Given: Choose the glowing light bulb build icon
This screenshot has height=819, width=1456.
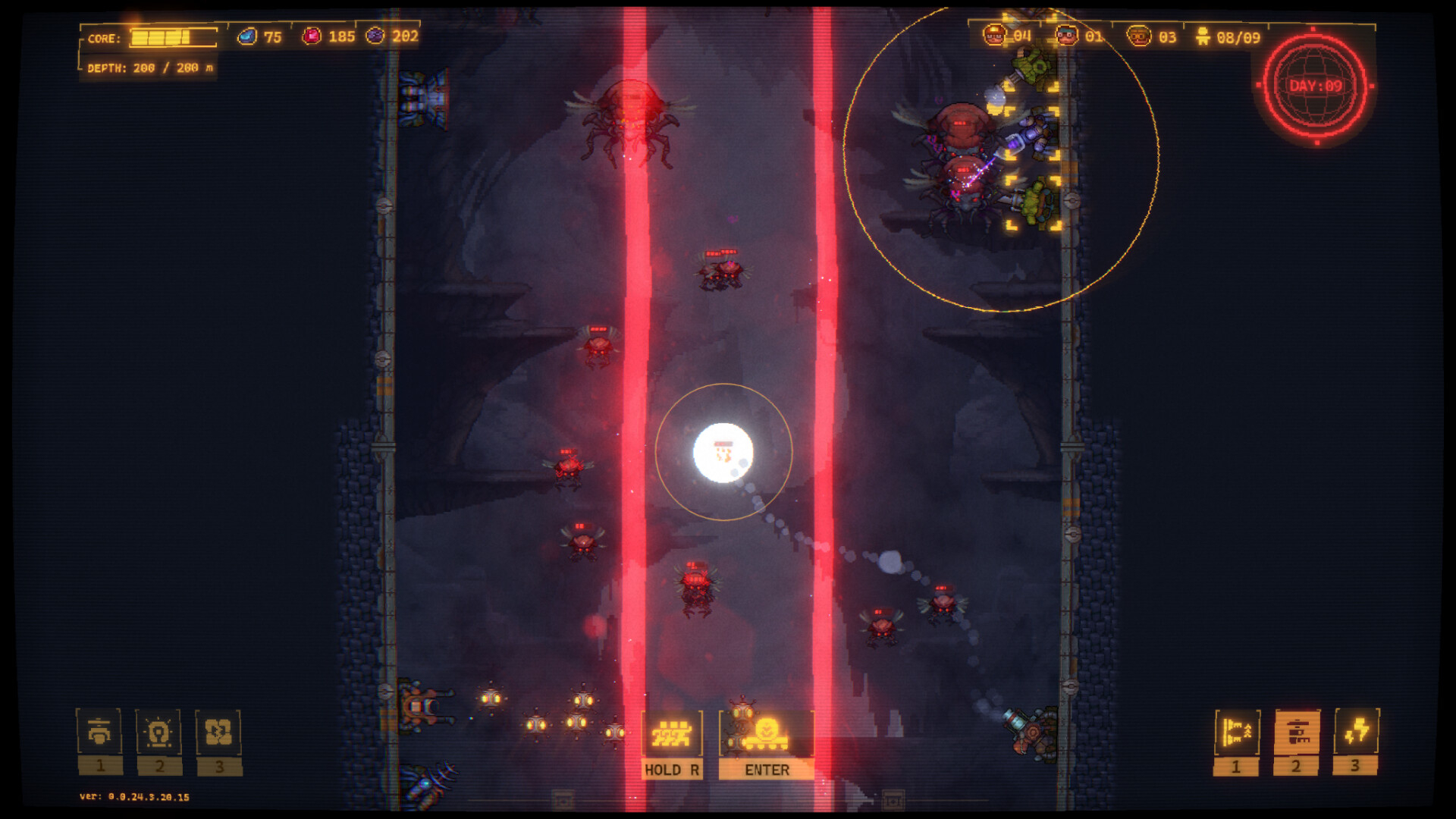Looking at the screenshot, I should [158, 733].
